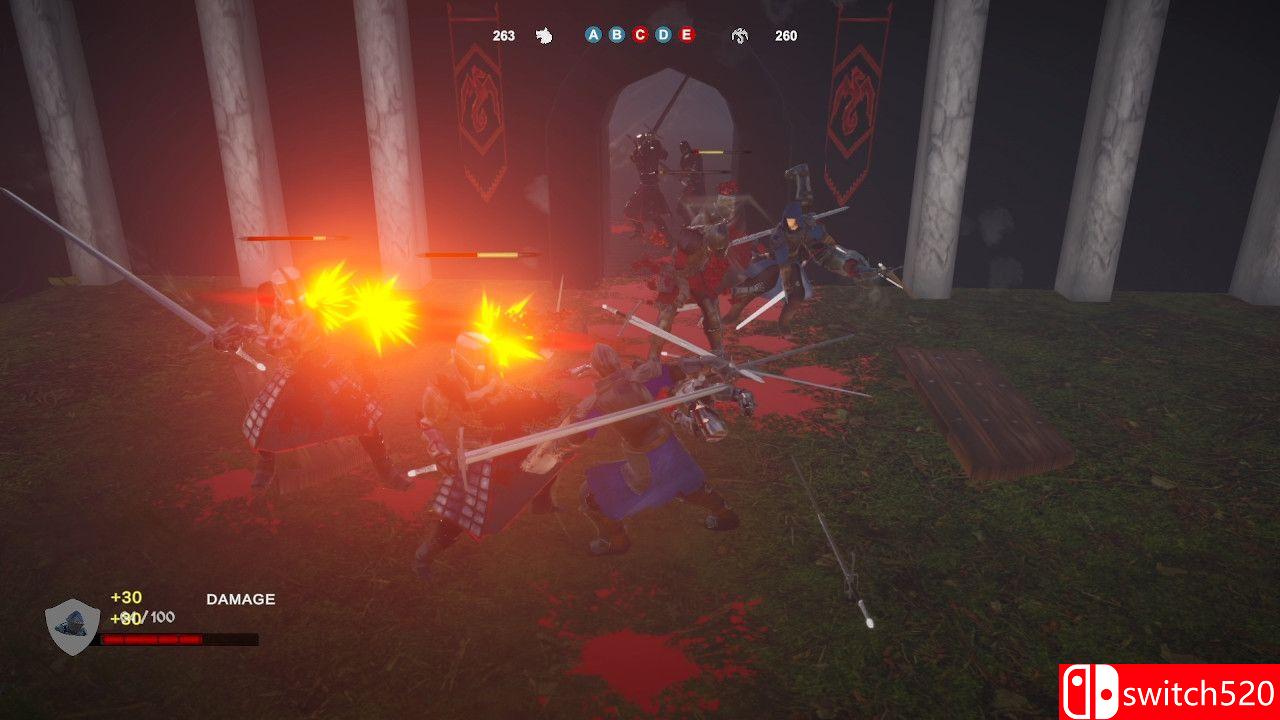Click the blue control point marker B
Screen dimensions: 1280x720
point(615,35)
